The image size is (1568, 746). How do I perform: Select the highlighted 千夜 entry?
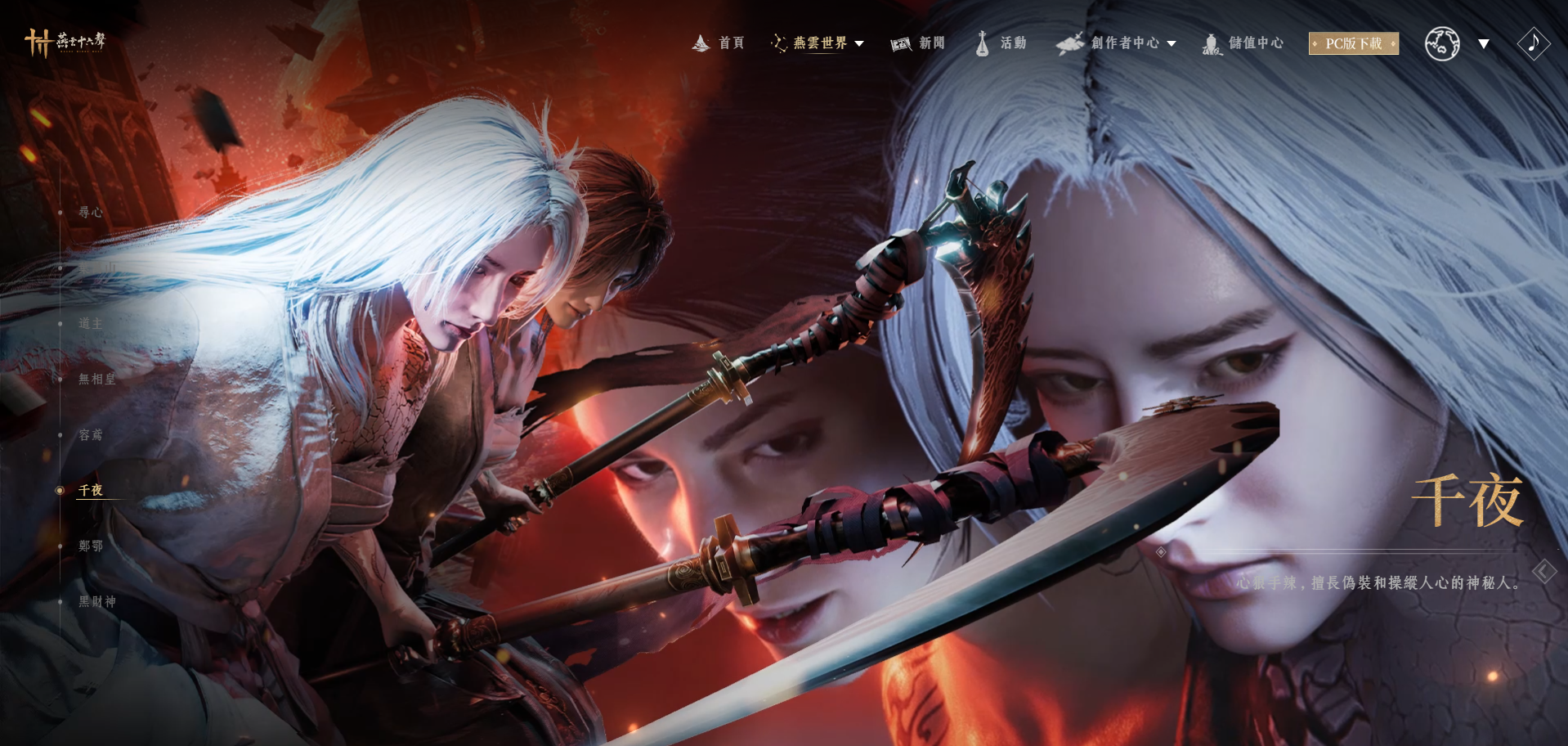tap(90, 491)
